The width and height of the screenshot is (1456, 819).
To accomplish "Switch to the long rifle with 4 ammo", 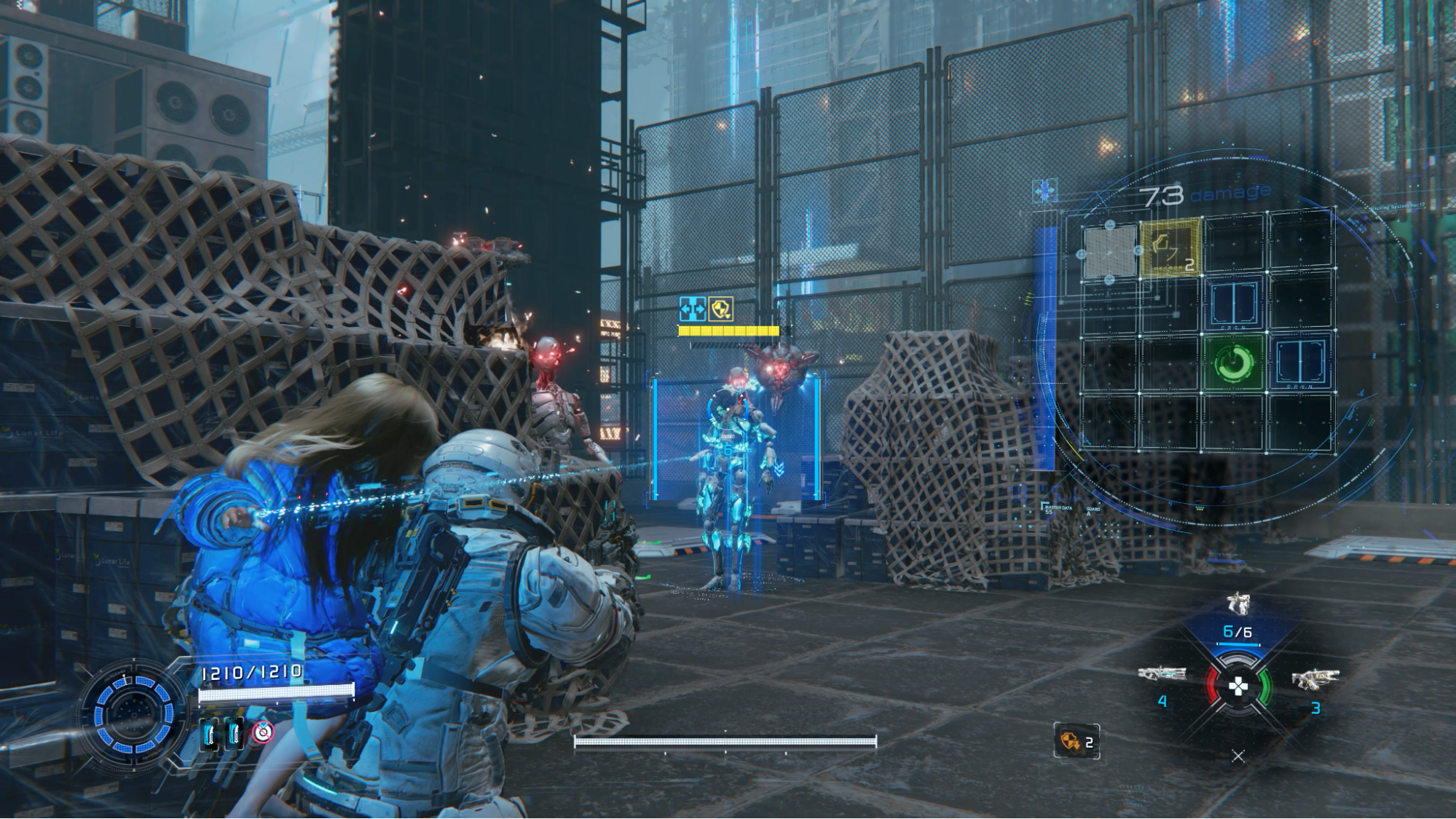I will pyautogui.click(x=1162, y=675).
